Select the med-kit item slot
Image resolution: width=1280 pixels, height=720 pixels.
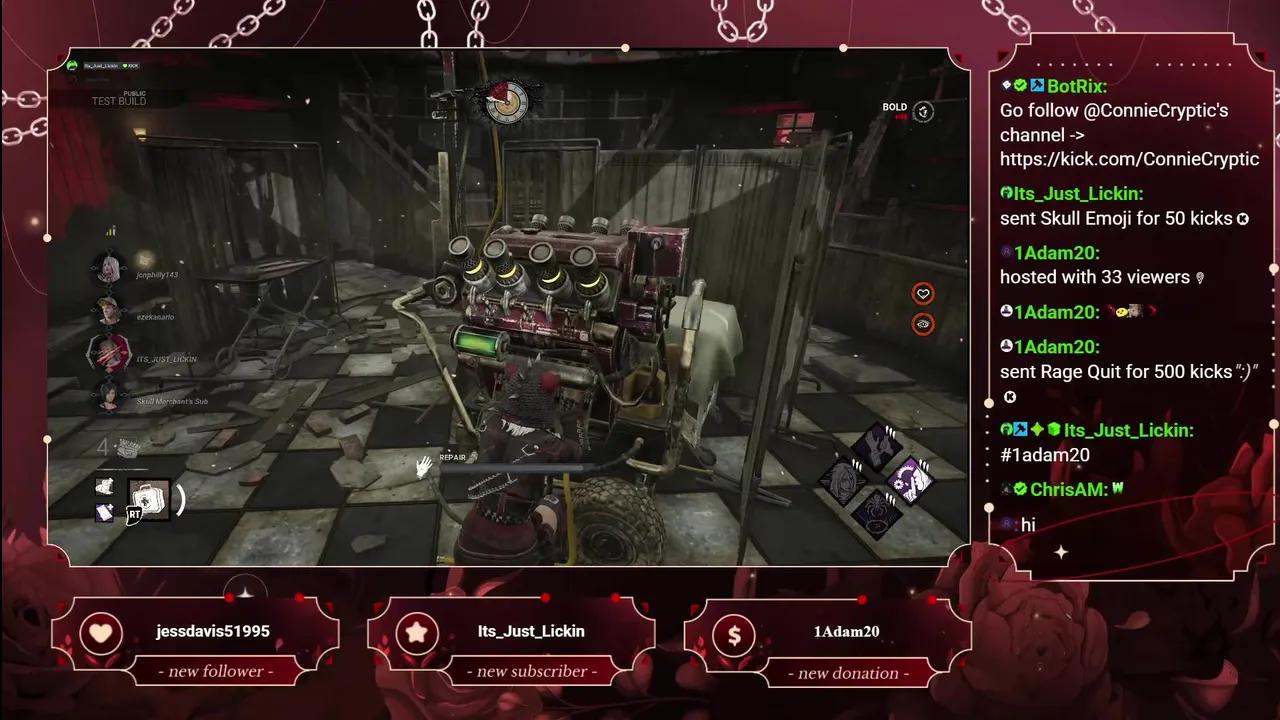click(x=149, y=499)
